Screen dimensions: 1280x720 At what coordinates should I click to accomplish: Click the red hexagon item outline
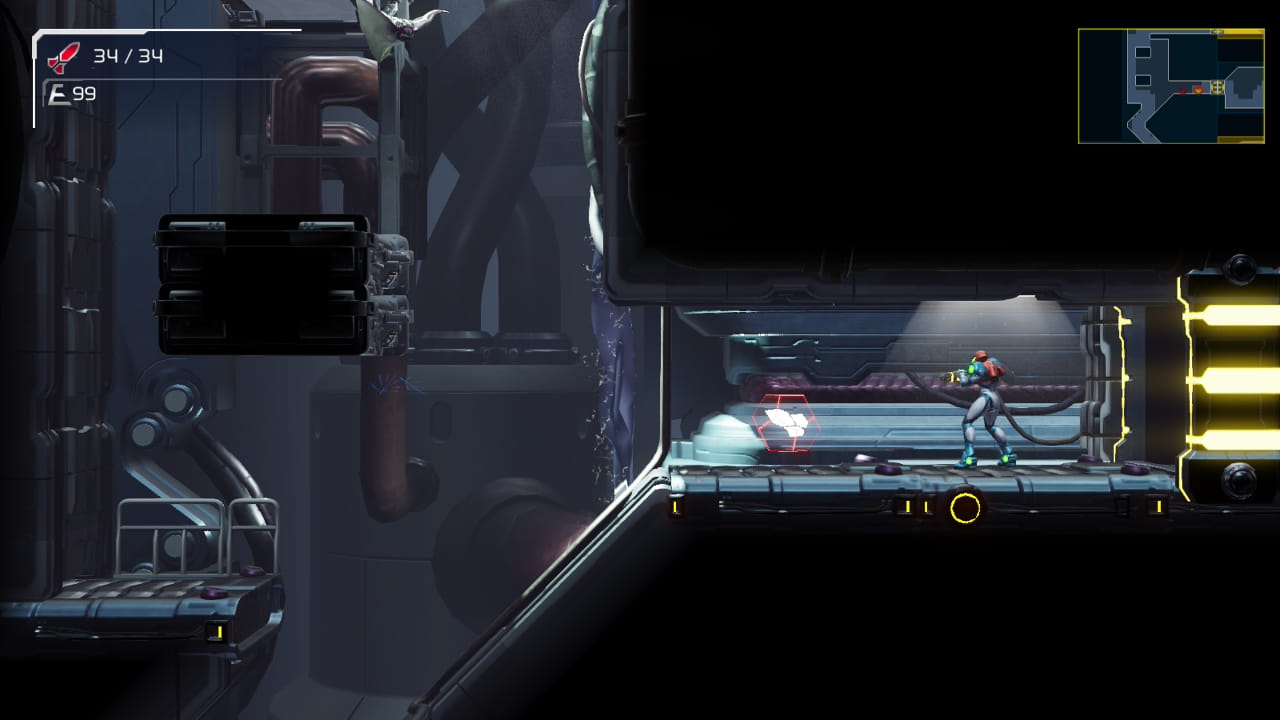click(787, 422)
